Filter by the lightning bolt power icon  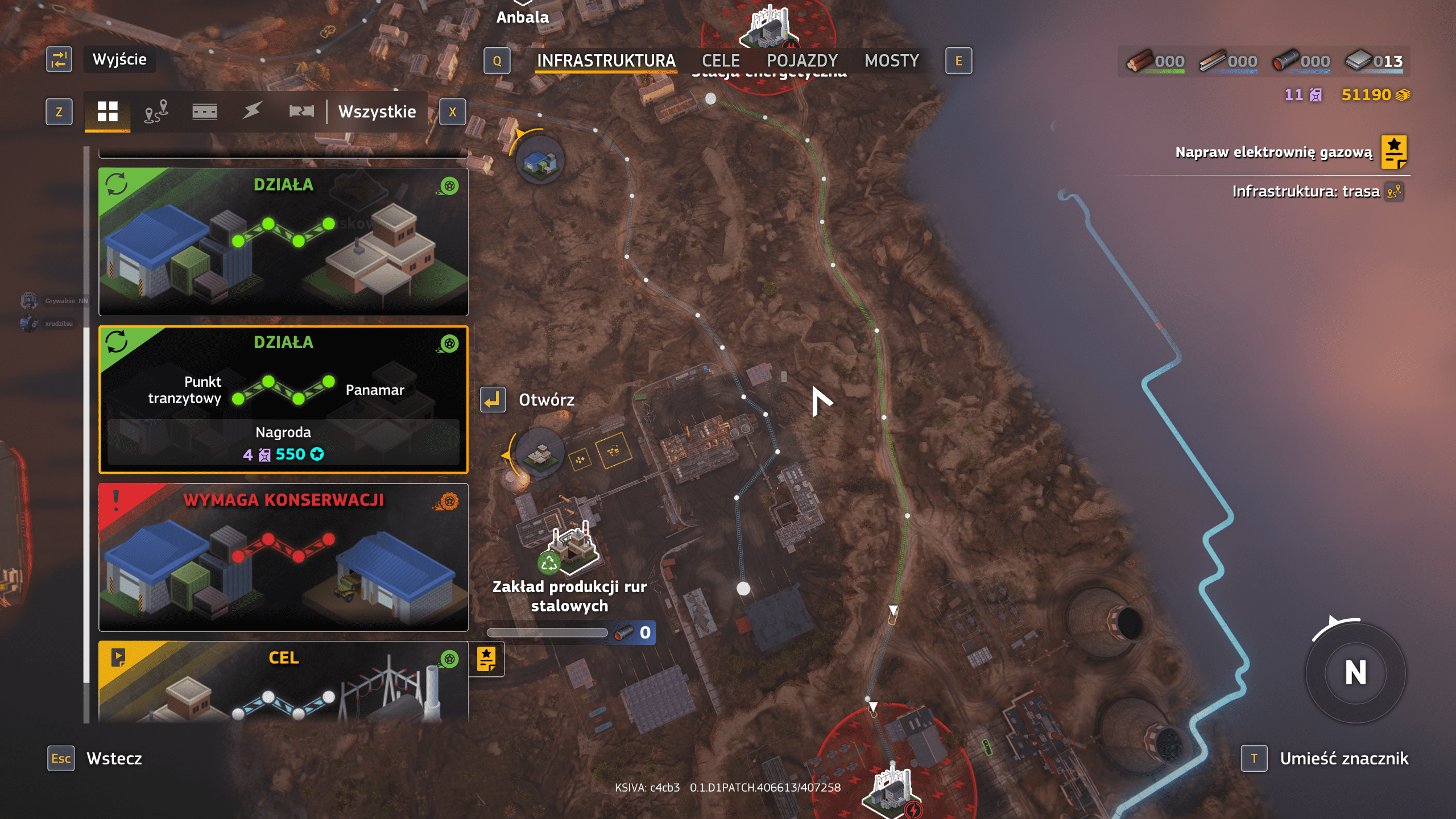click(x=252, y=111)
